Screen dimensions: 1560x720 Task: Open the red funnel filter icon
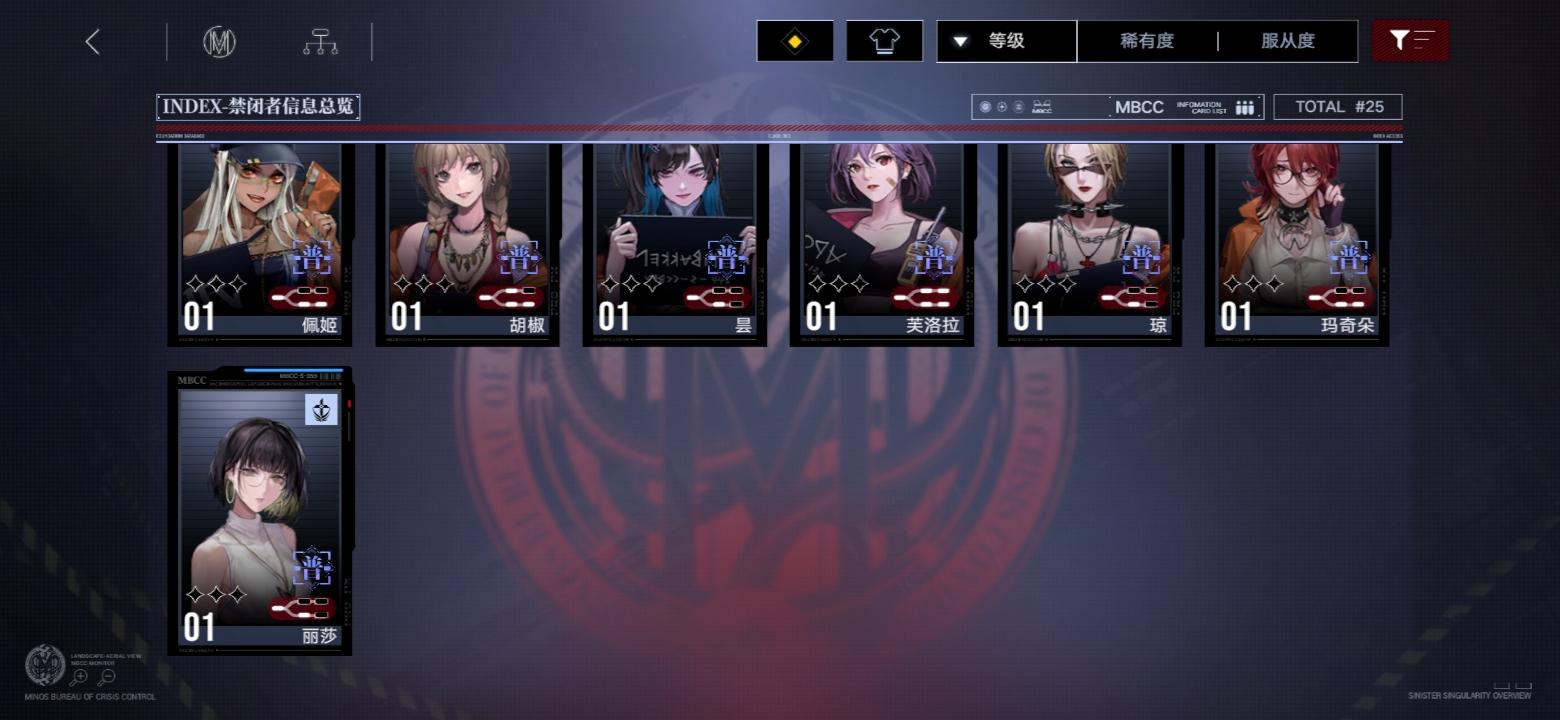pos(1400,40)
